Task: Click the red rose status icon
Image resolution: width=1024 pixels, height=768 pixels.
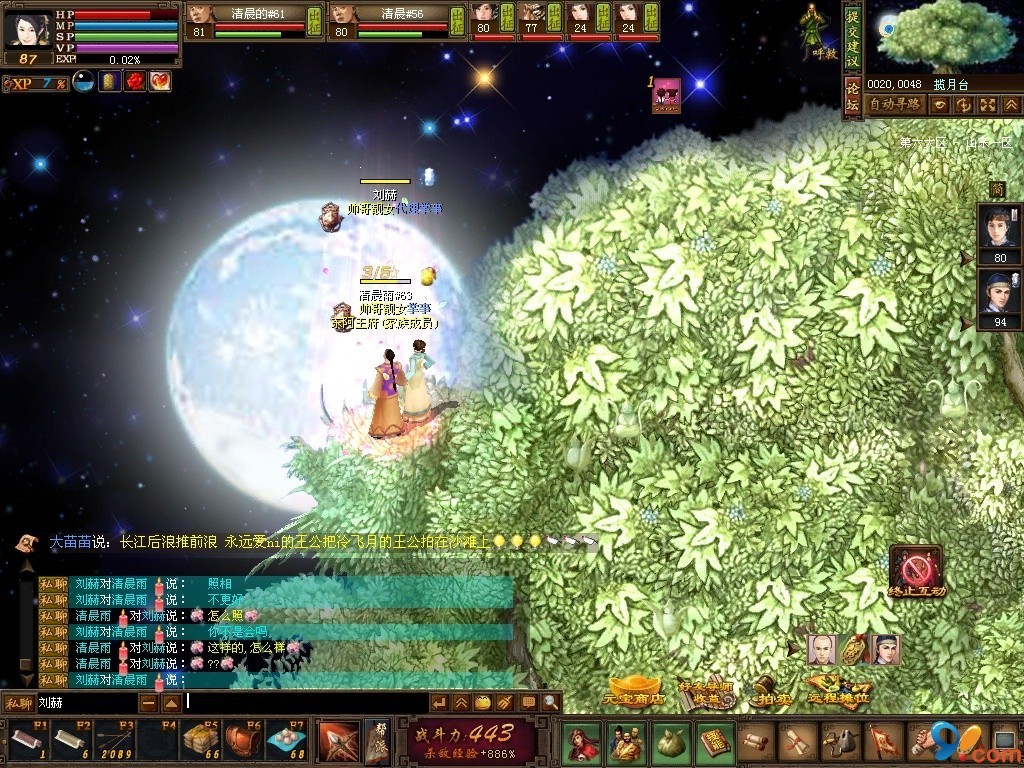Action: tap(135, 82)
